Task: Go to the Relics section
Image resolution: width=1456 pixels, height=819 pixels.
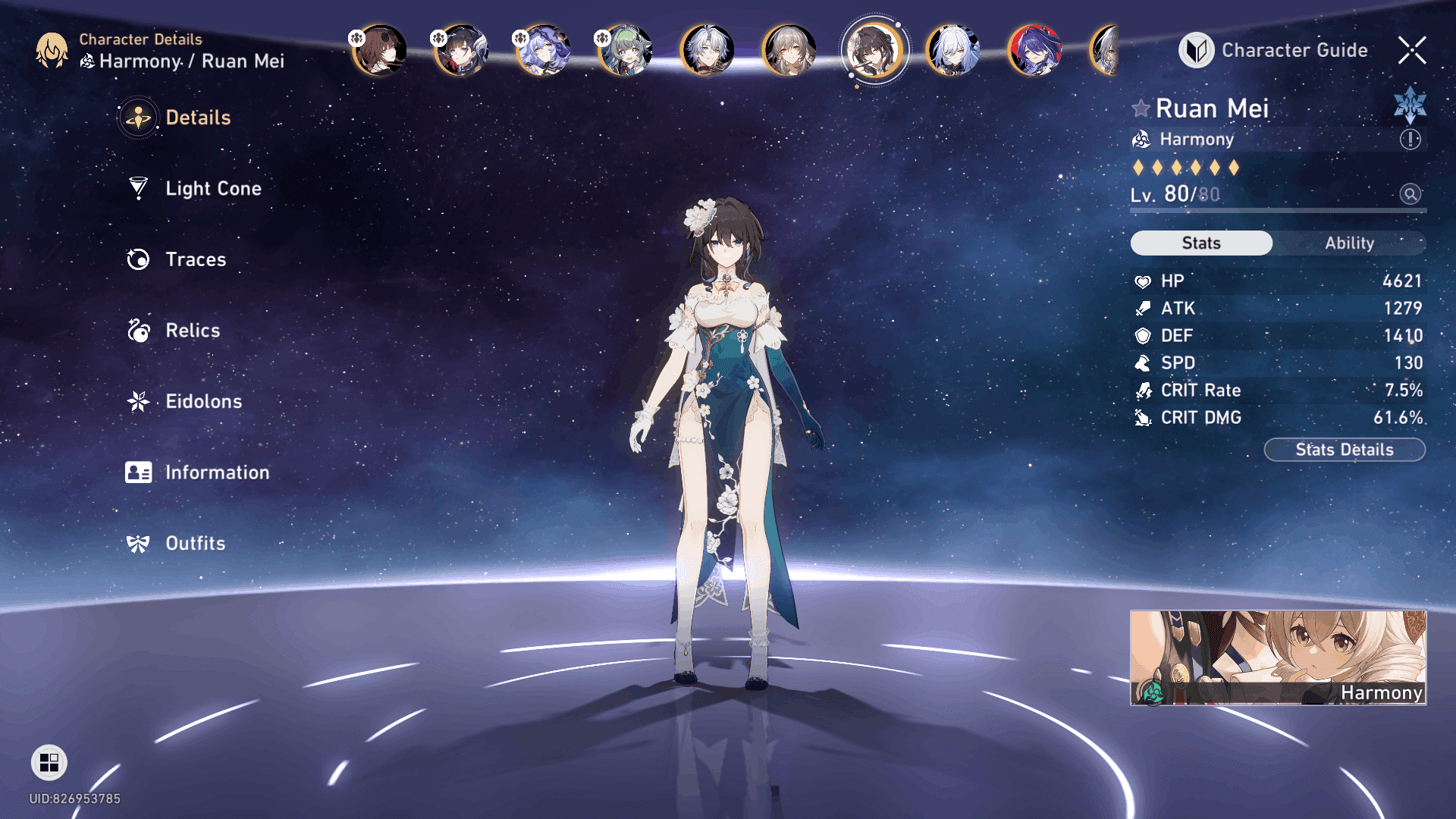Action: 192,331
